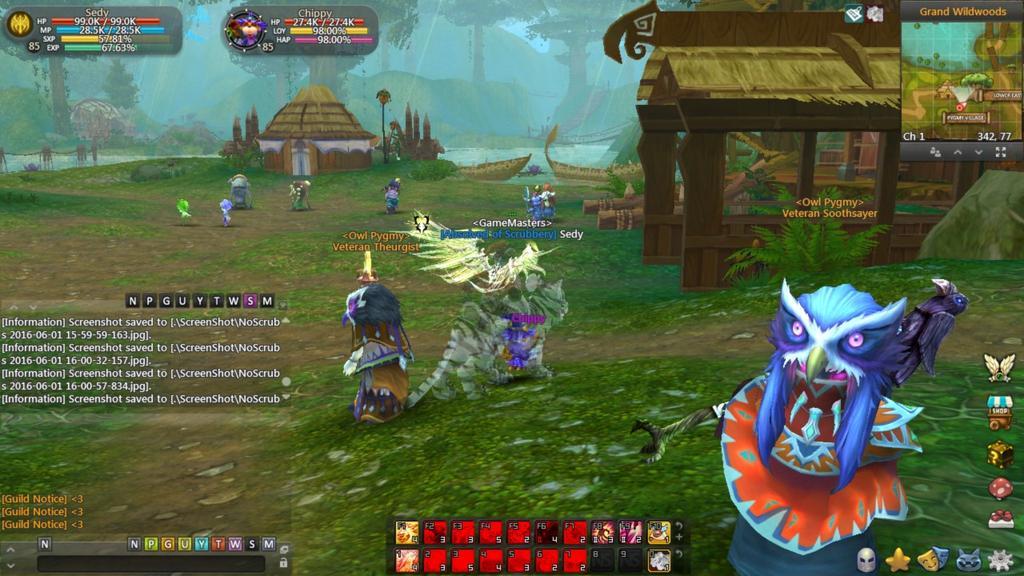Toggle the minimap player markers button
Image resolution: width=1024 pixels, height=576 pixels.
935,152
